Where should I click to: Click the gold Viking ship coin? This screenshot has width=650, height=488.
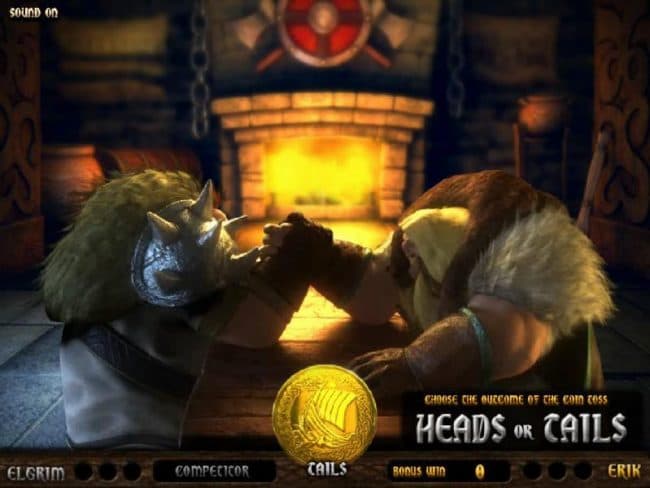(324, 412)
